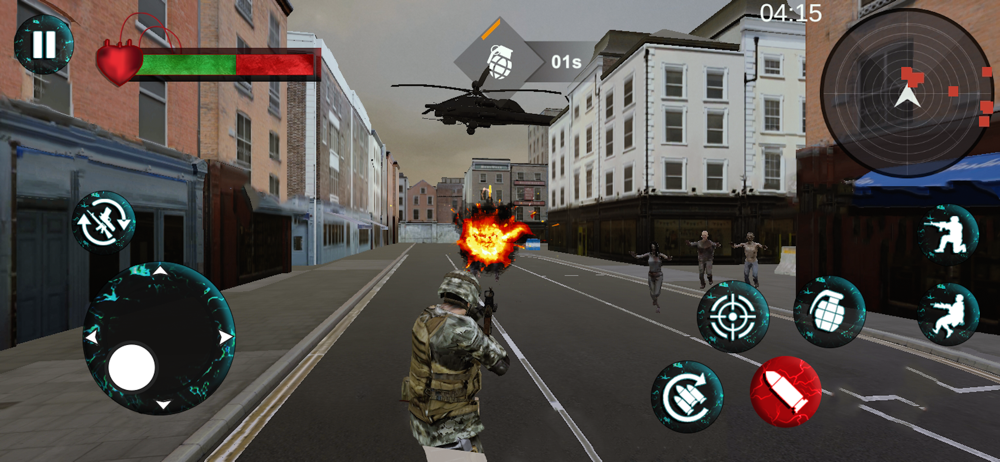The height and width of the screenshot is (462, 1000).
Task: Reload ammo with the reload button
Action: [x=687, y=397]
